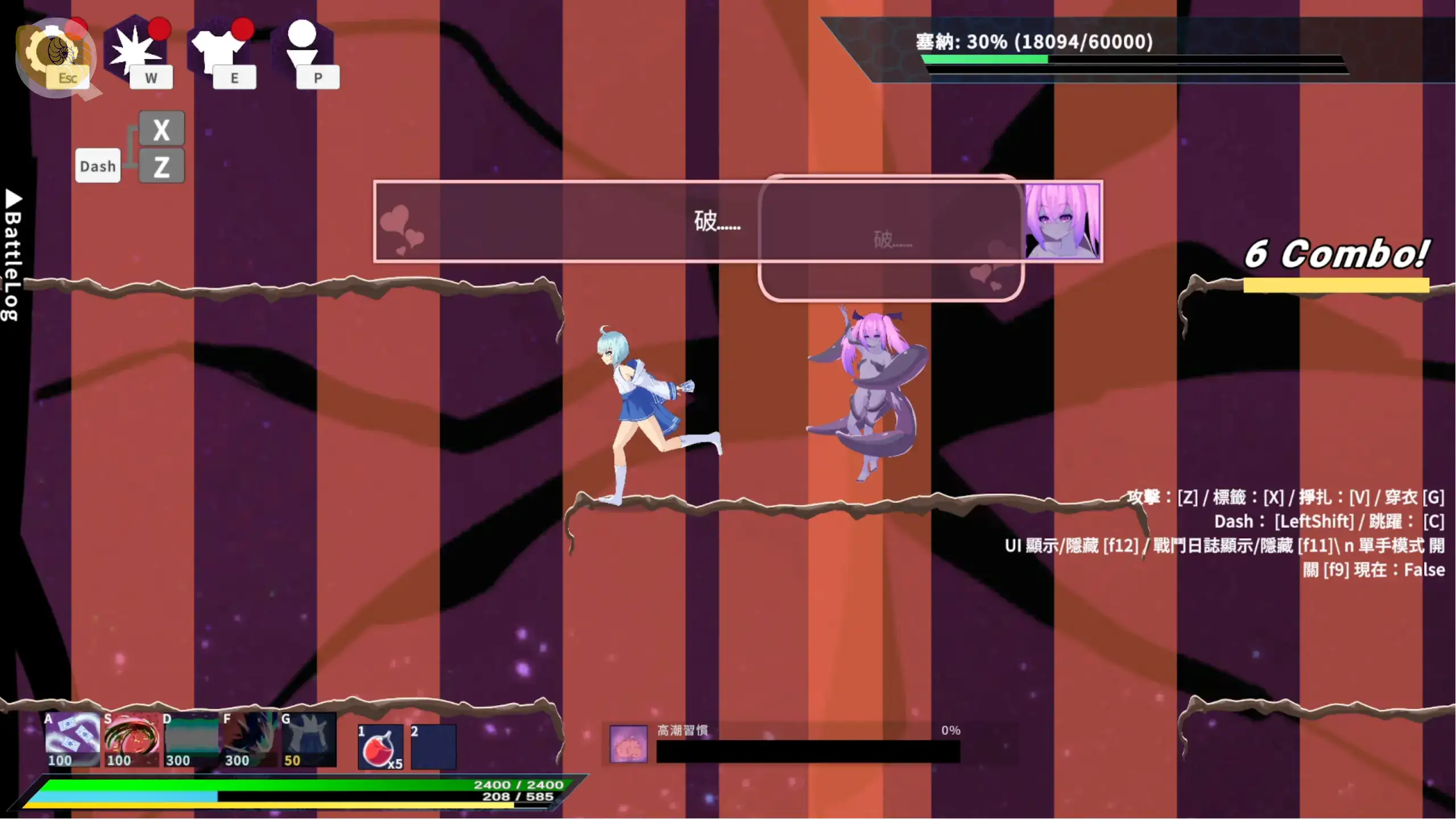Activate the flying cards skill

click(72, 739)
